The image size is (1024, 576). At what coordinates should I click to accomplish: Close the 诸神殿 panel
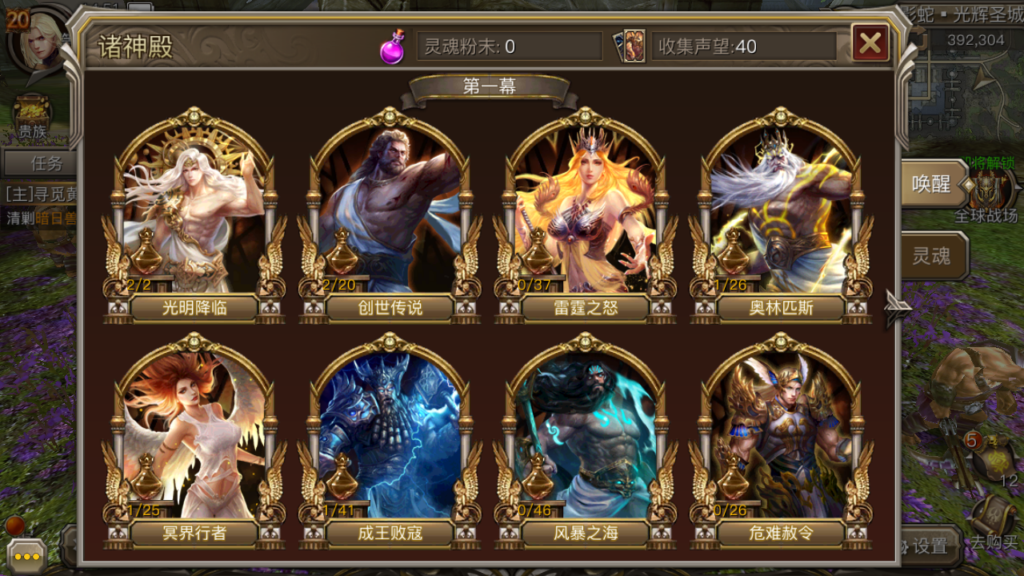click(x=870, y=42)
